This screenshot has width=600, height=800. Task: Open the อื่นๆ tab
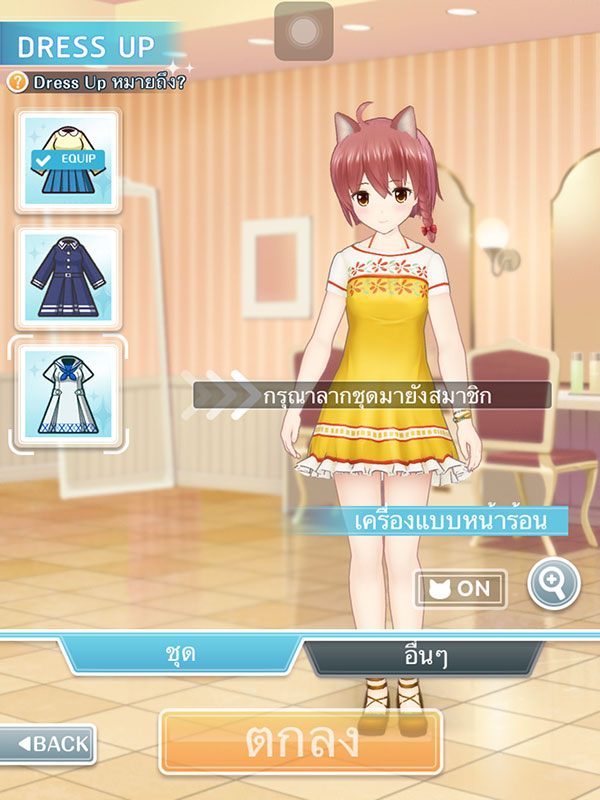[x=425, y=656]
